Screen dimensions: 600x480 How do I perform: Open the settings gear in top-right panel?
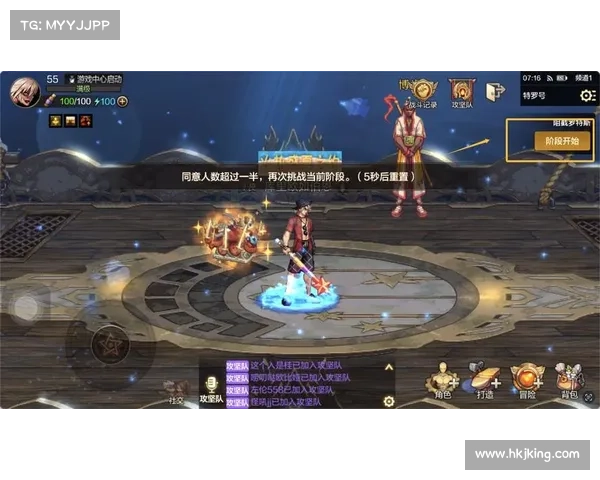587,96
